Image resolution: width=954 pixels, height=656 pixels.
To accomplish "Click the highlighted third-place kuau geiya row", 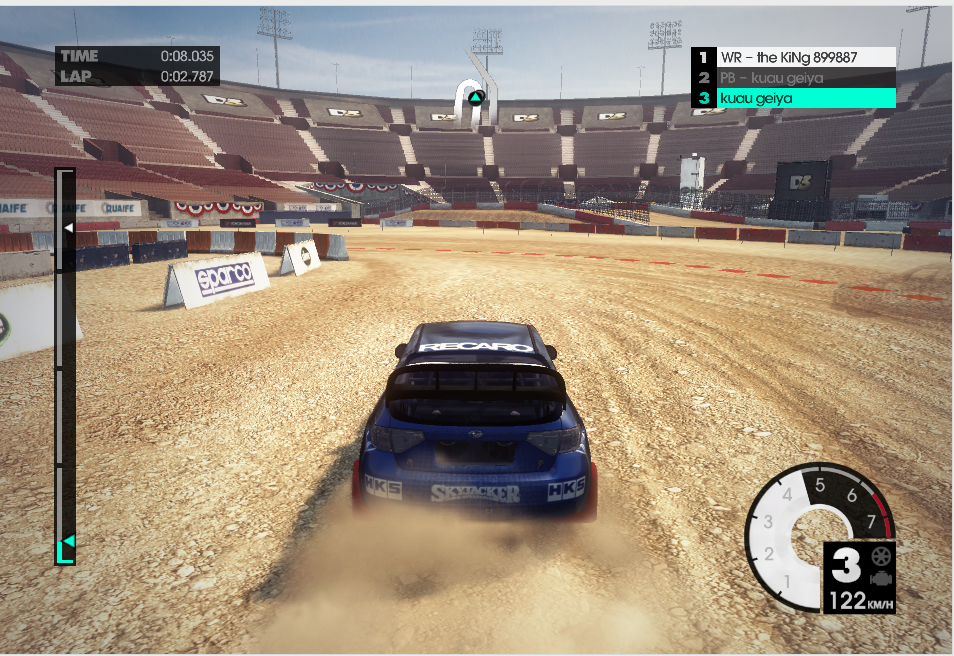I will [793, 98].
